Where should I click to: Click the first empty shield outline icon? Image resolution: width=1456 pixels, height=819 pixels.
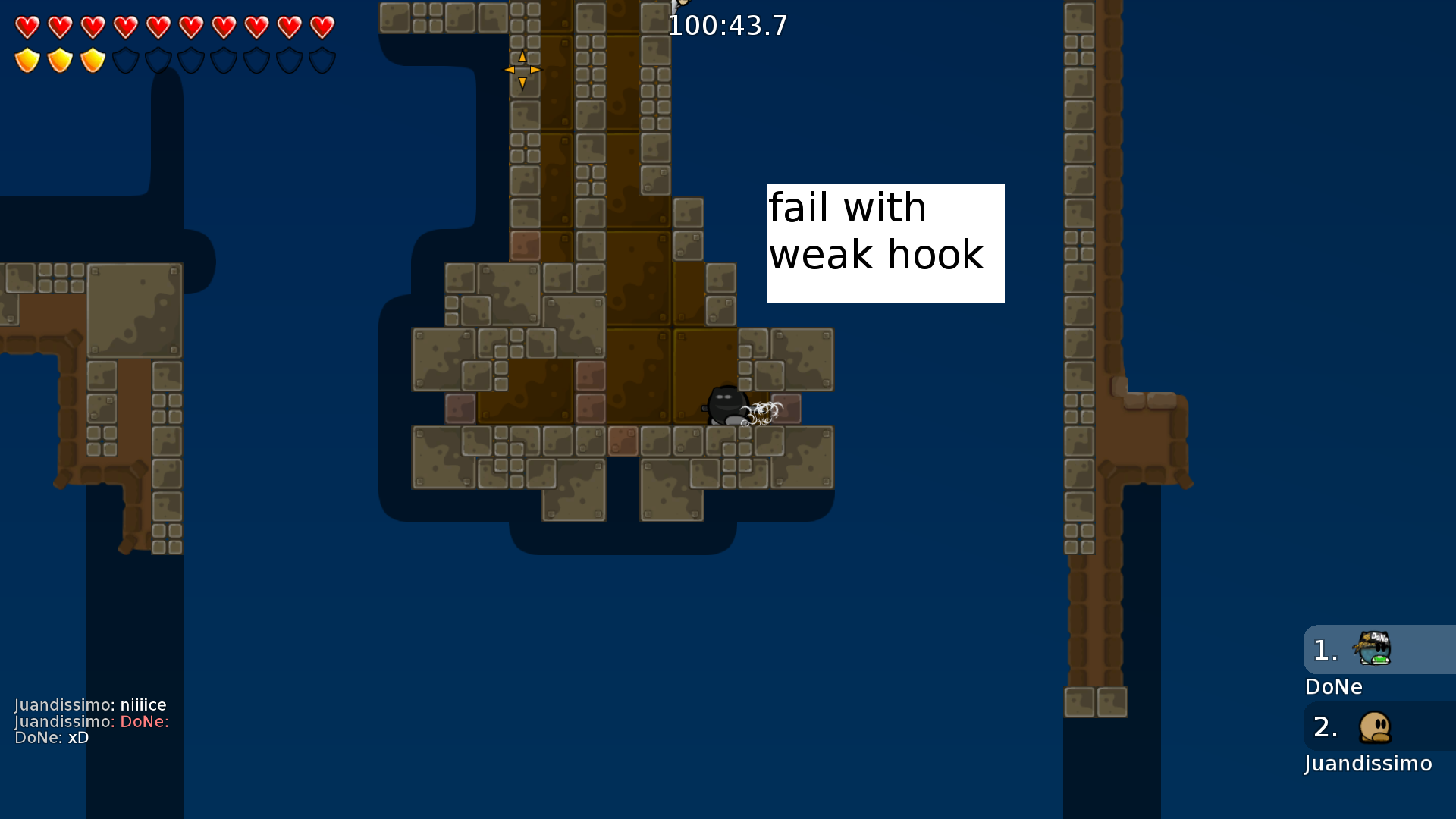click(x=125, y=59)
